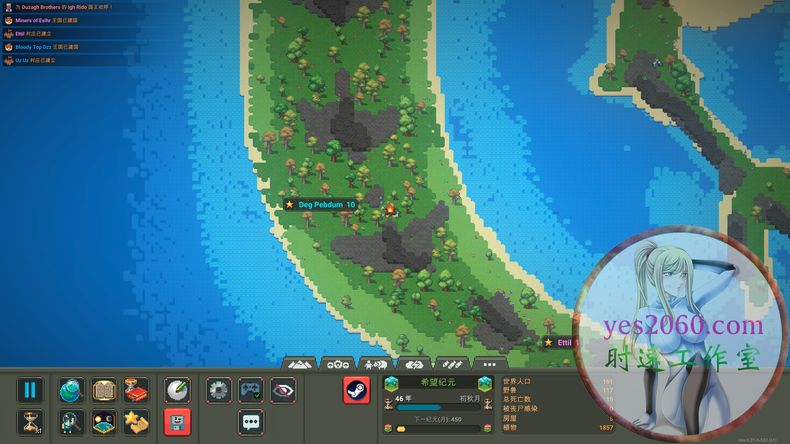This screenshot has width=790, height=444.
Task: Open the night sky island icon
Action: coord(104,421)
